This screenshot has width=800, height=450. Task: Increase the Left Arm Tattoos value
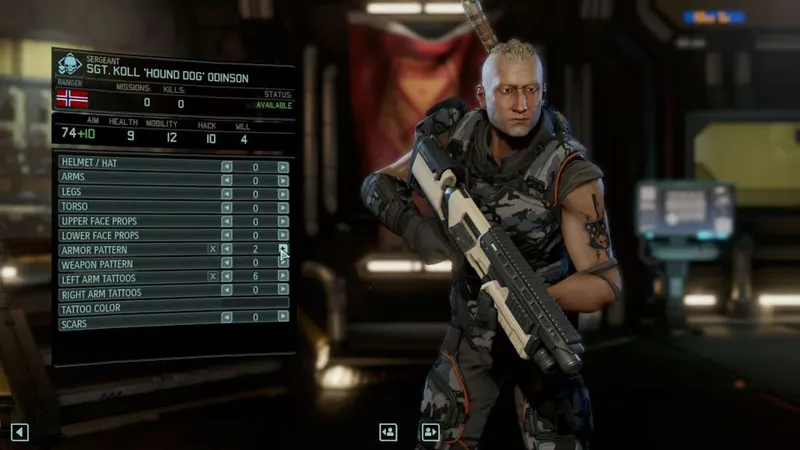pos(283,276)
